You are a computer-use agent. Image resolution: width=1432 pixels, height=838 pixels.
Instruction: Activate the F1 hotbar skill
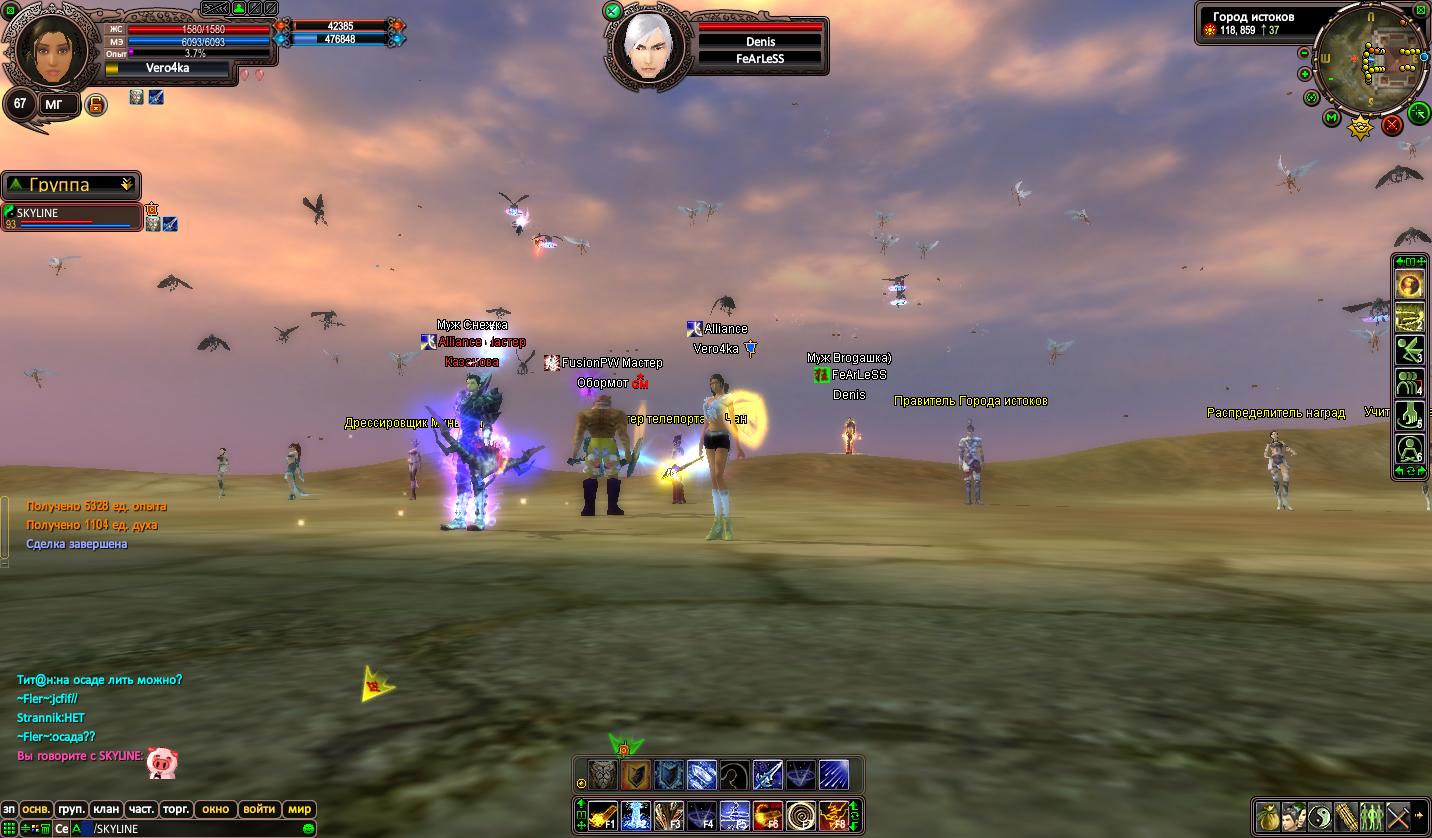click(x=602, y=817)
